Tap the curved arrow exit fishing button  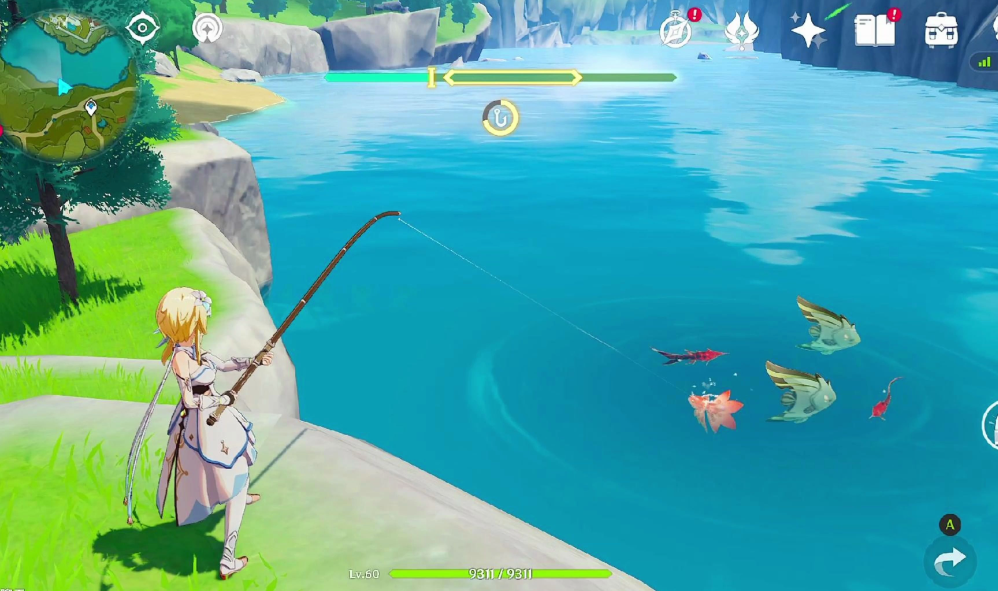pos(949,562)
